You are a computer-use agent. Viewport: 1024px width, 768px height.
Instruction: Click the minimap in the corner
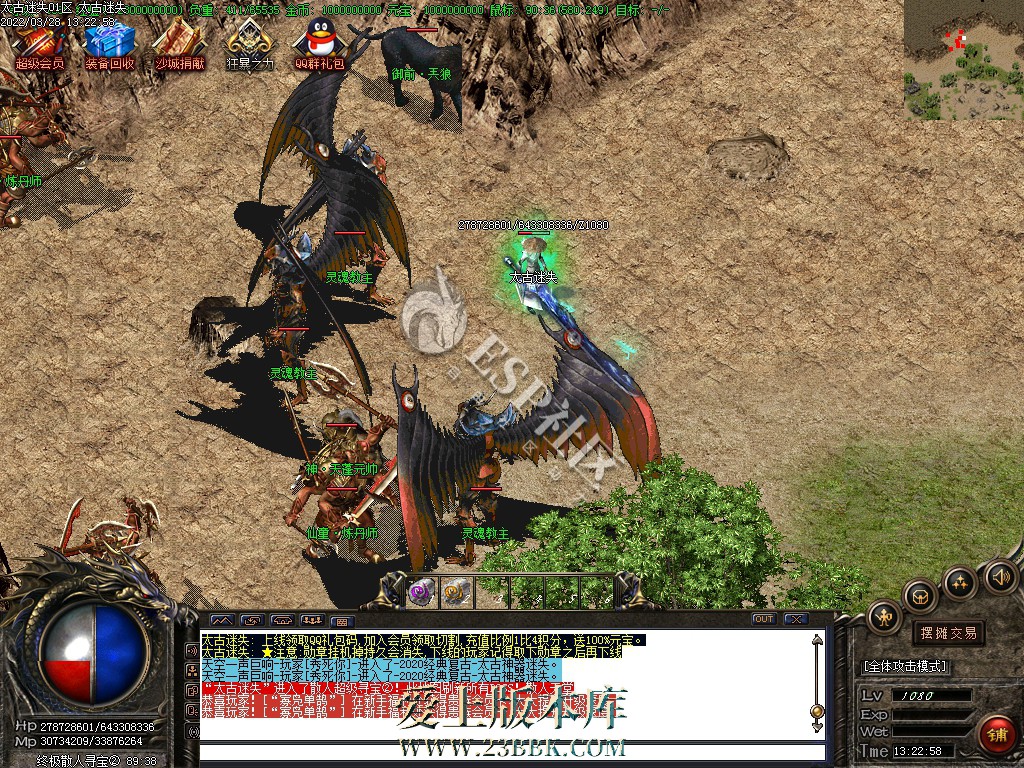point(963,60)
